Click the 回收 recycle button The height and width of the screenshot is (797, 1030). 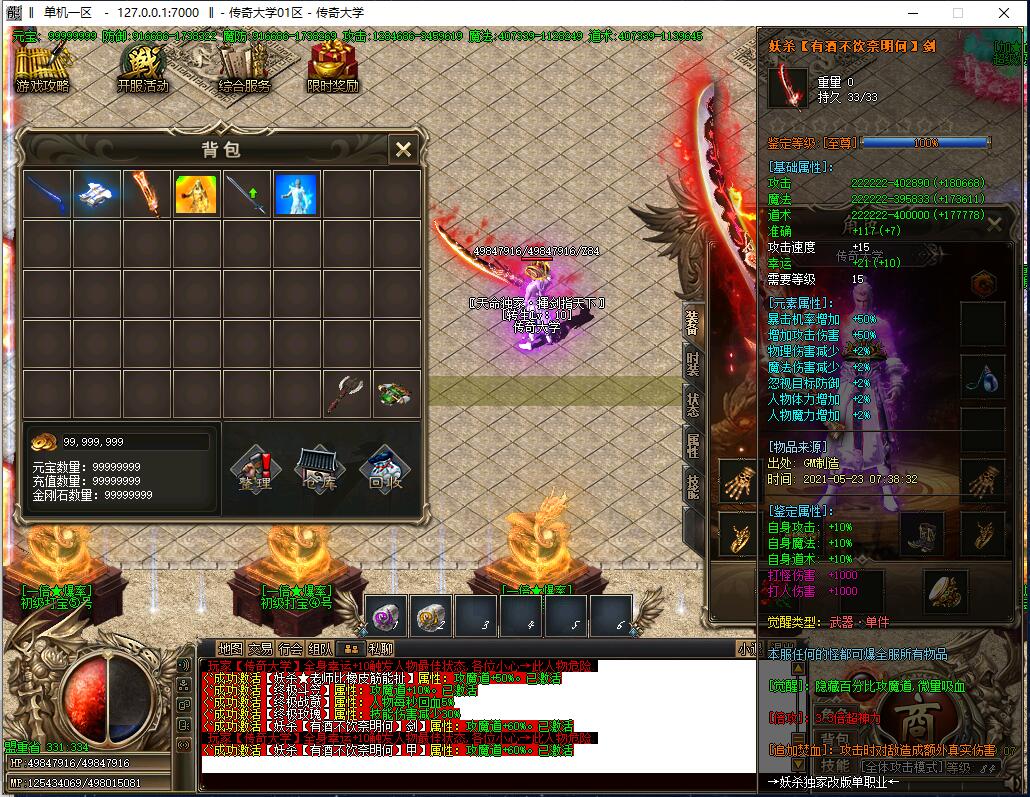383,471
